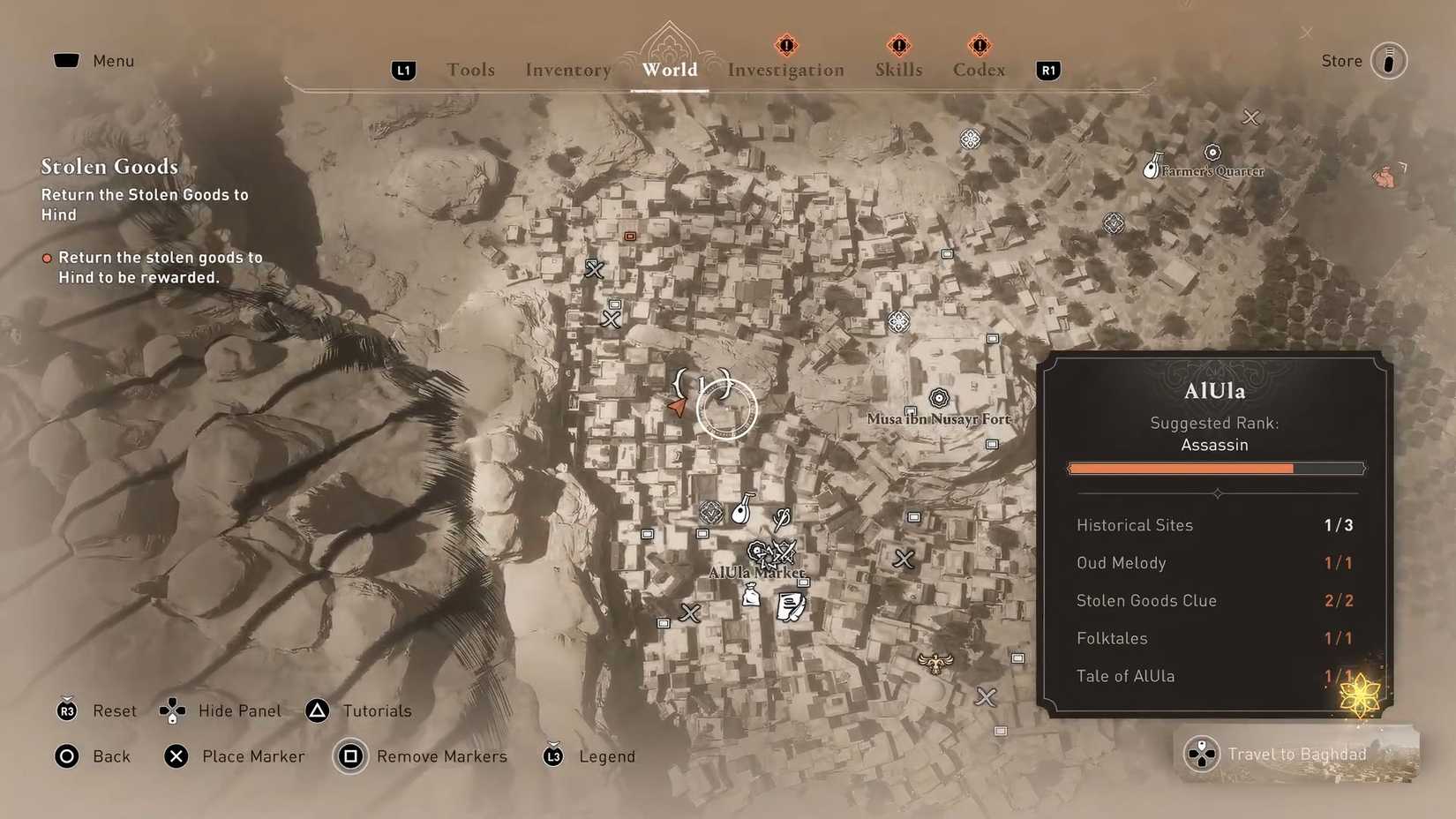The width and height of the screenshot is (1456, 819).
Task: Switch to the Inventory tab
Action: (567, 70)
